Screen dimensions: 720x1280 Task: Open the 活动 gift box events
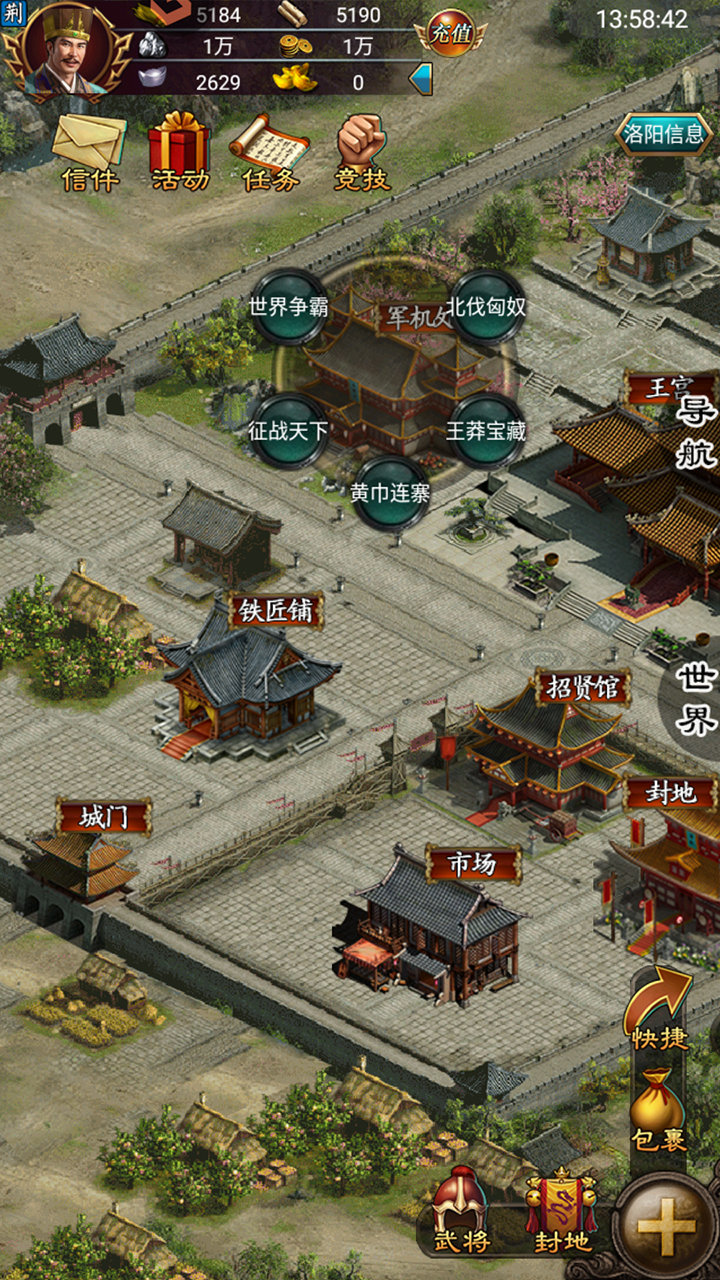180,150
